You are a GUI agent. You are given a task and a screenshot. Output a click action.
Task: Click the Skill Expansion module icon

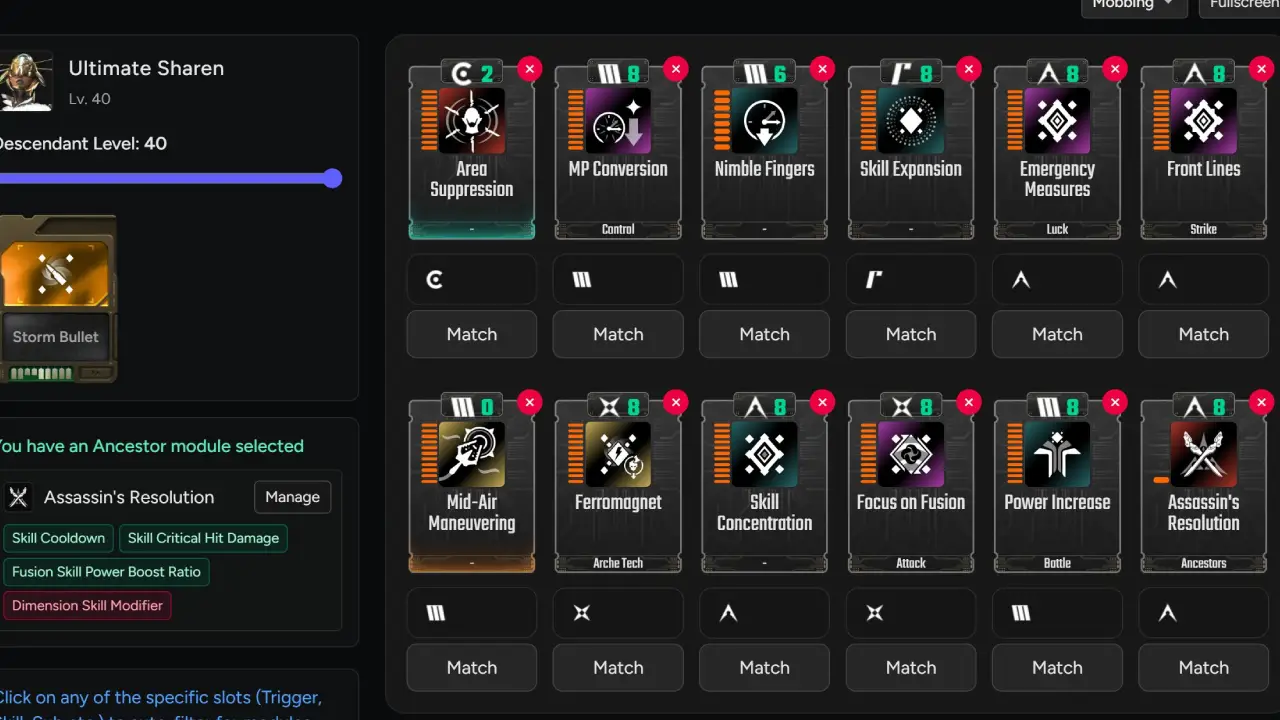(910, 121)
